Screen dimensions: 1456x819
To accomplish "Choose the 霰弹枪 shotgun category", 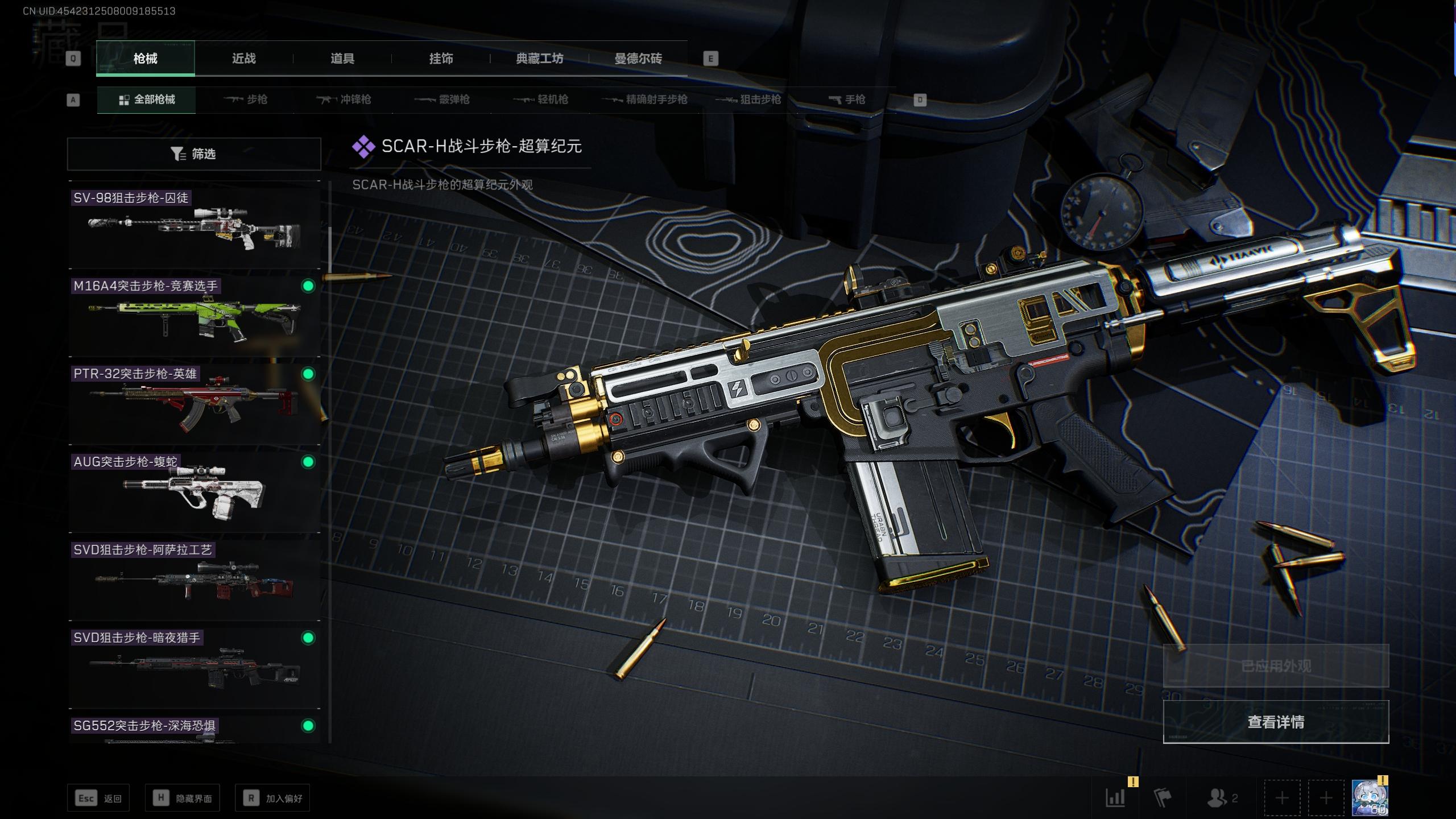I will click(442, 100).
